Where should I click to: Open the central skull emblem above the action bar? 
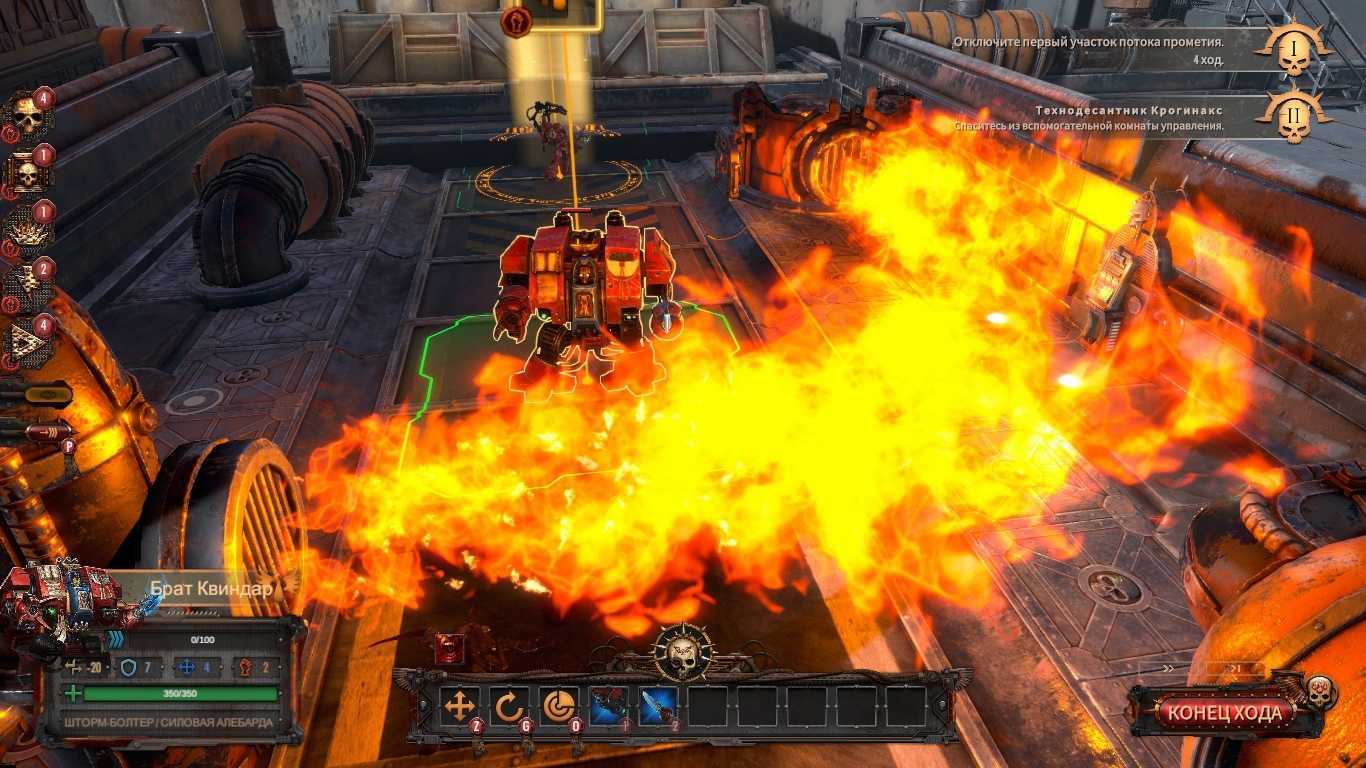pos(683,654)
